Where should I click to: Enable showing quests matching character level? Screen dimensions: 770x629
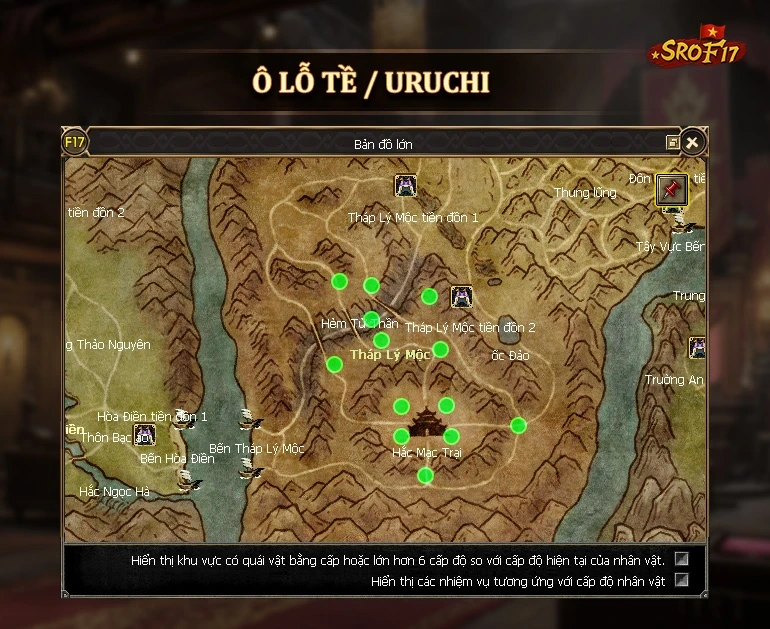pyautogui.click(x=682, y=580)
